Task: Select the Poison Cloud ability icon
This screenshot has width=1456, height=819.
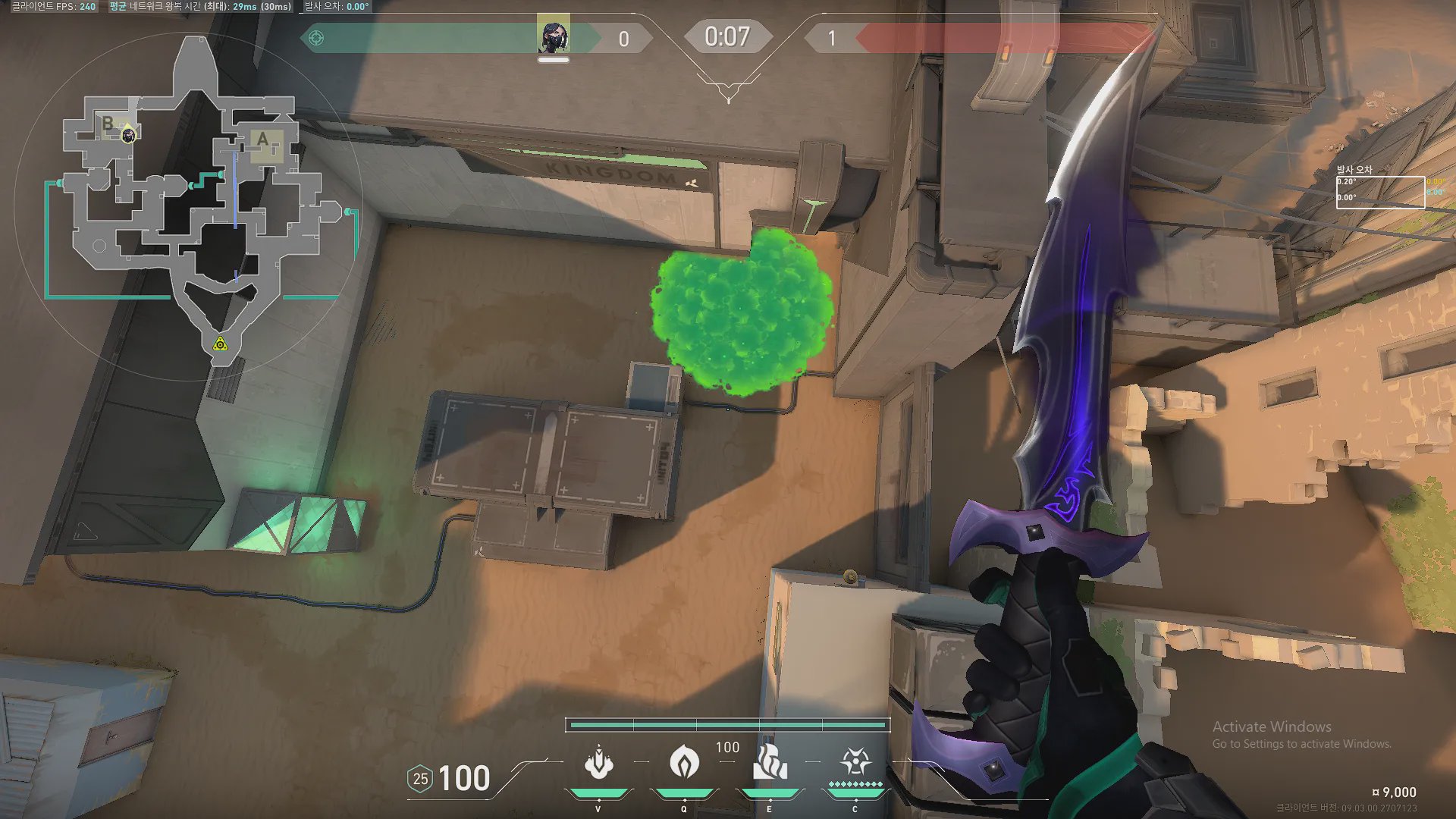Action: [x=684, y=761]
